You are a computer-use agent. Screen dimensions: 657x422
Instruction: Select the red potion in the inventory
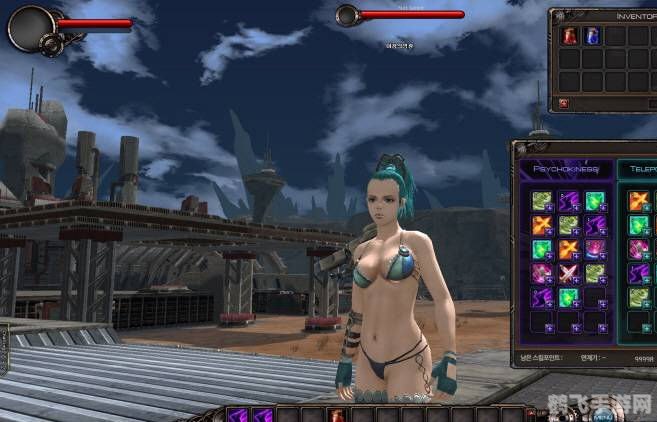[x=568, y=36]
